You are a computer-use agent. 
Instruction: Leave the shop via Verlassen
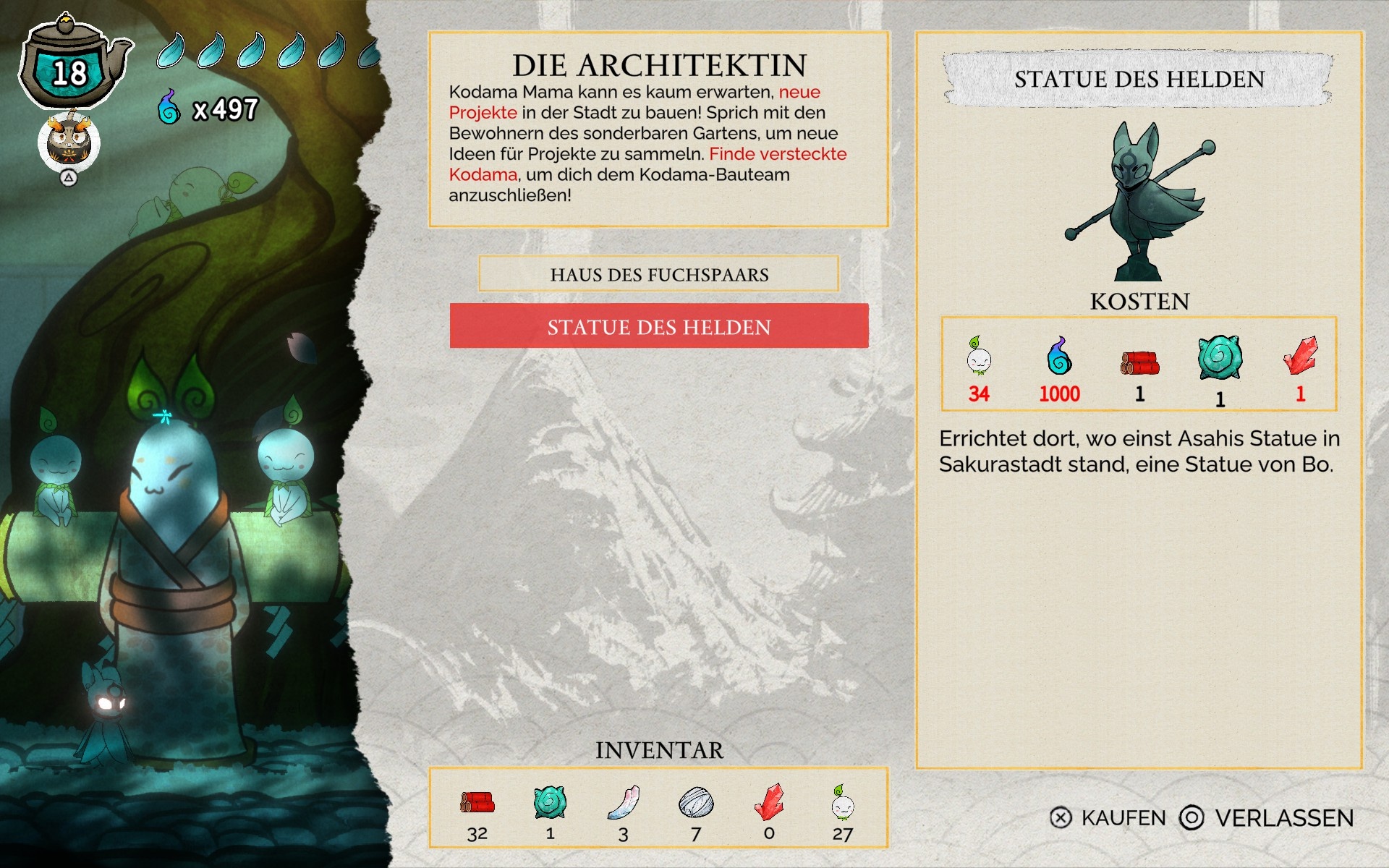coord(1267,818)
